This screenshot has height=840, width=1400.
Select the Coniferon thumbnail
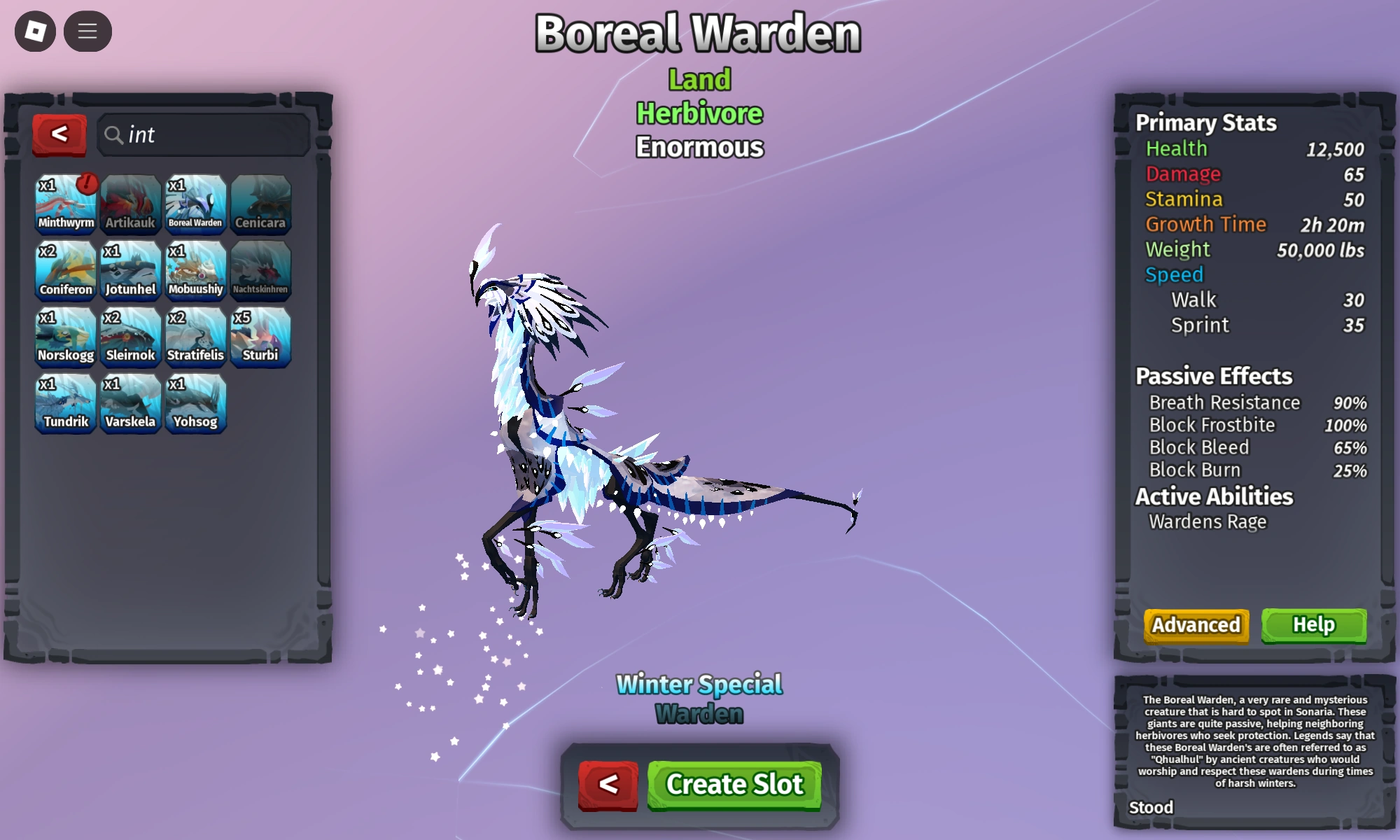pos(65,269)
